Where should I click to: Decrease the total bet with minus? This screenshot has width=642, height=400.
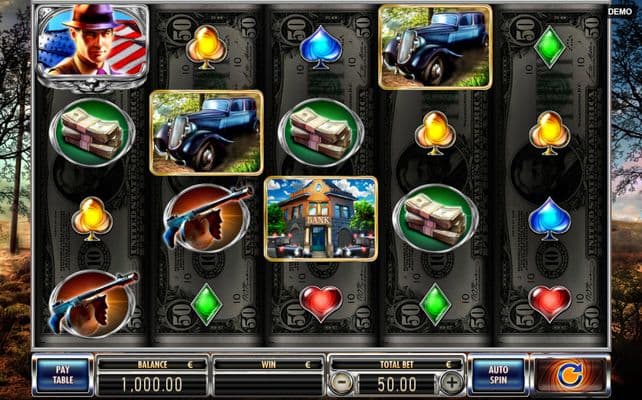pos(342,382)
